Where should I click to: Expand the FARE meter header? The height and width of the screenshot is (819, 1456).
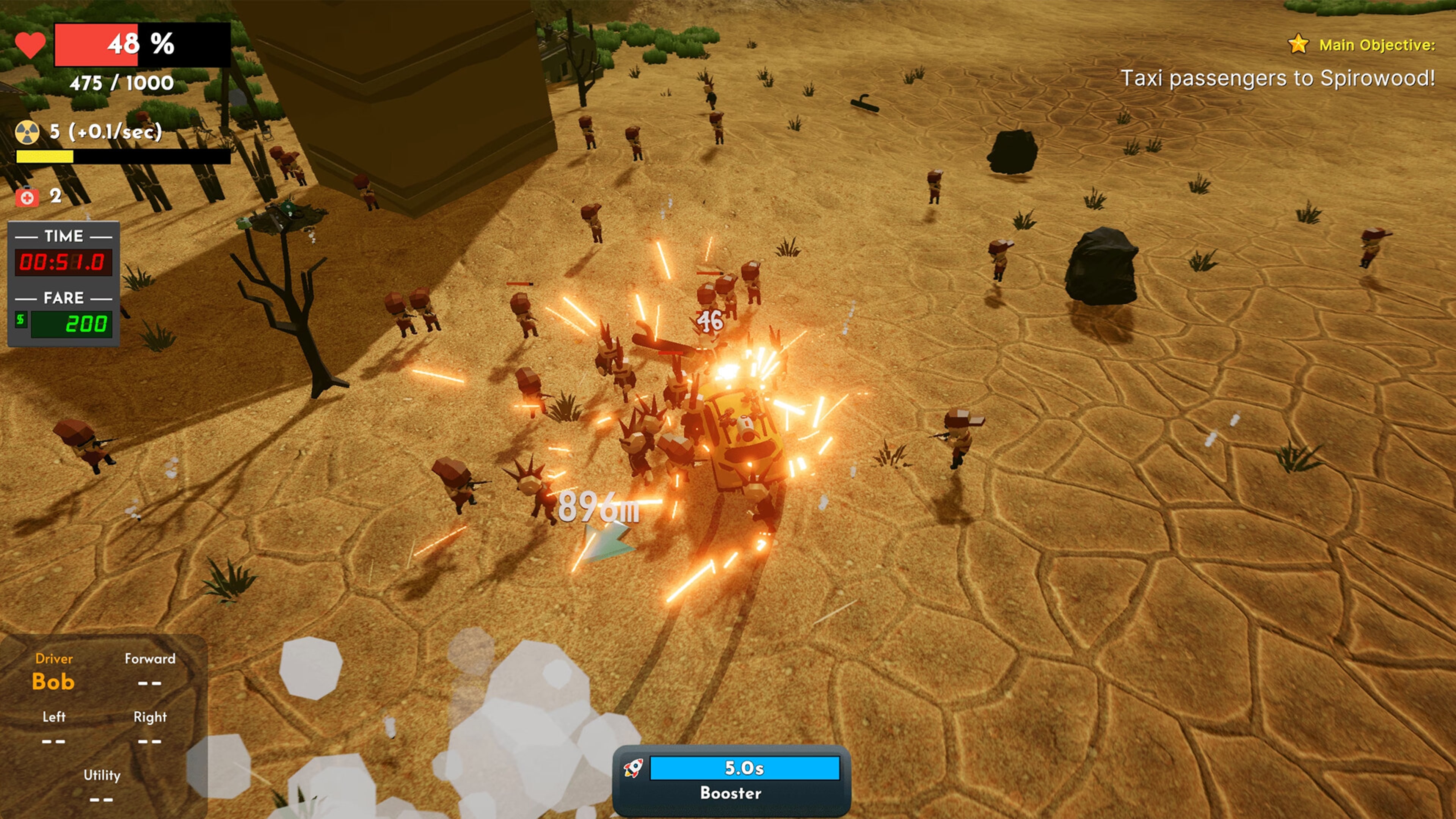[x=63, y=298]
